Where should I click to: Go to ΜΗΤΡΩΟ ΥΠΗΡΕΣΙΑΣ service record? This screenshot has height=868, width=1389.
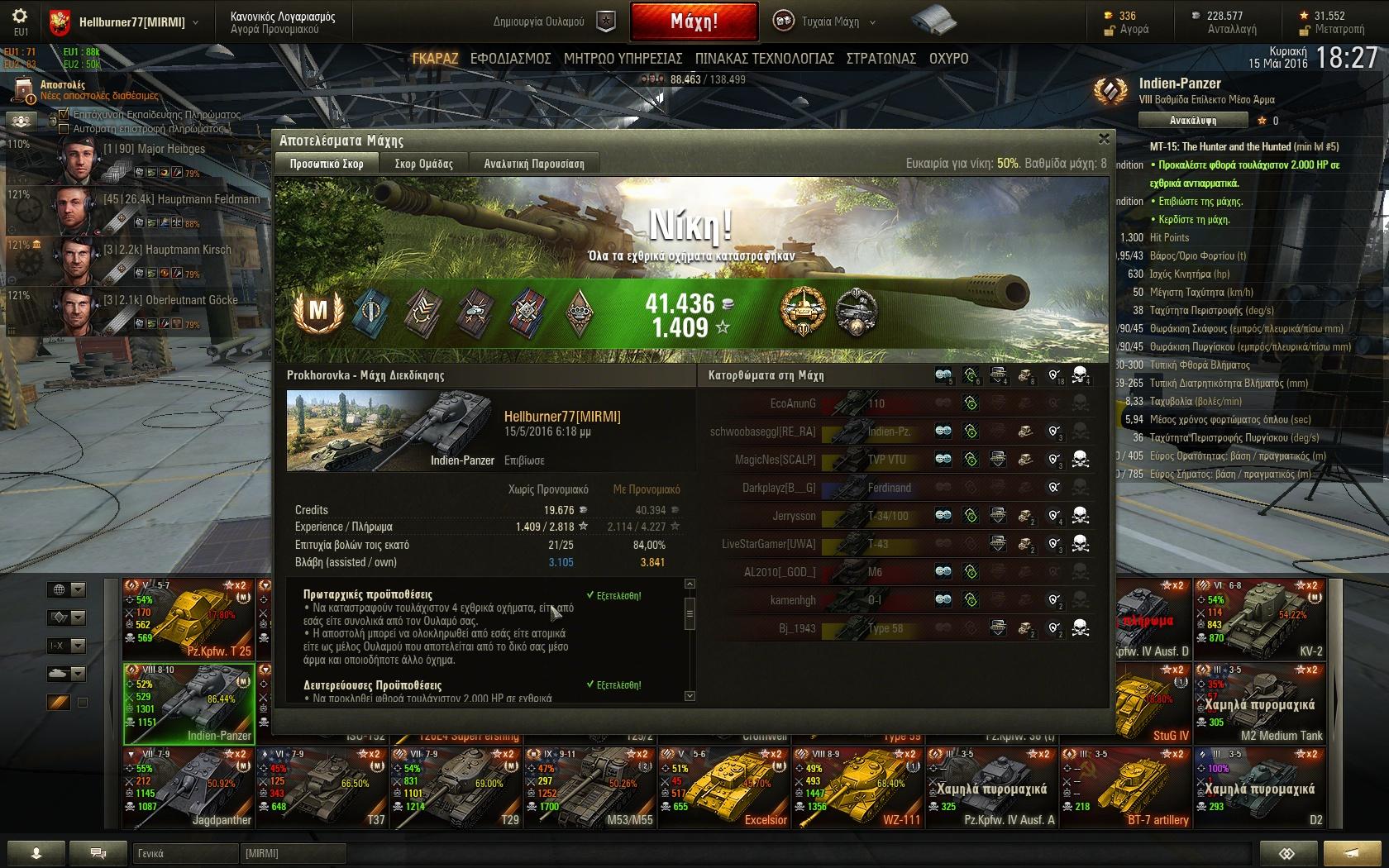(x=623, y=59)
